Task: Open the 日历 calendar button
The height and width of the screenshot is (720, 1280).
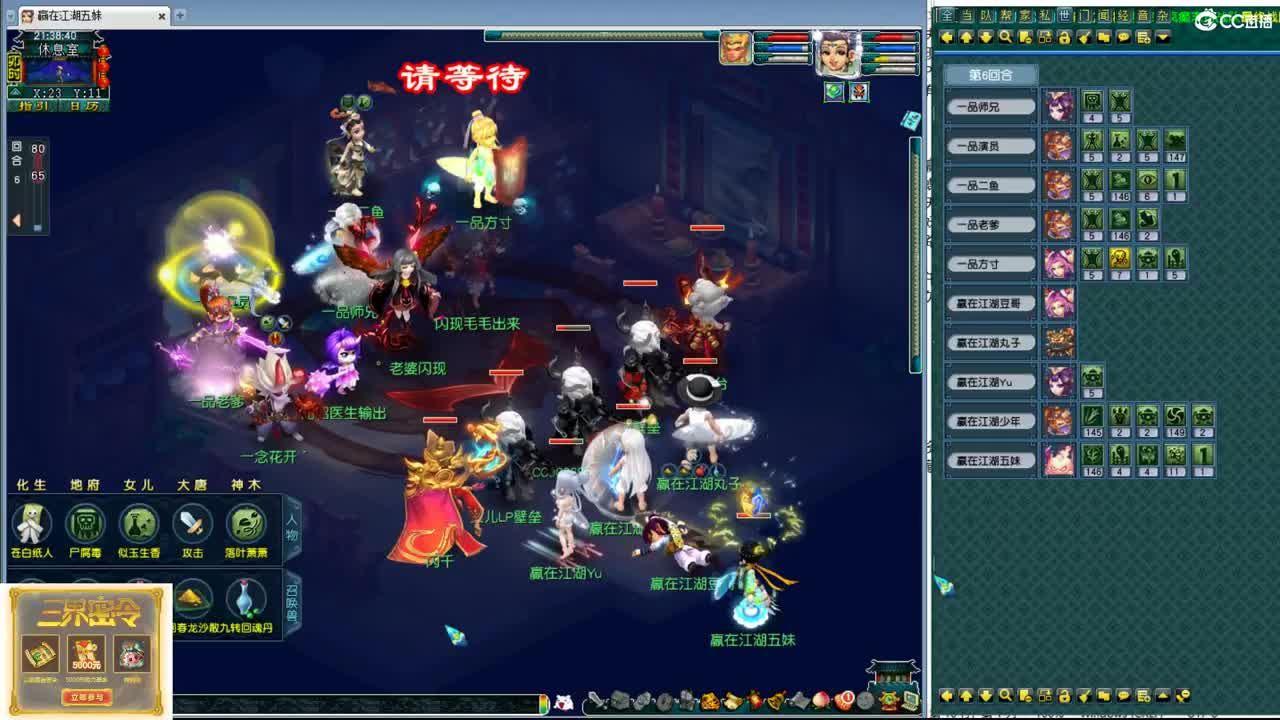Action: (84, 105)
